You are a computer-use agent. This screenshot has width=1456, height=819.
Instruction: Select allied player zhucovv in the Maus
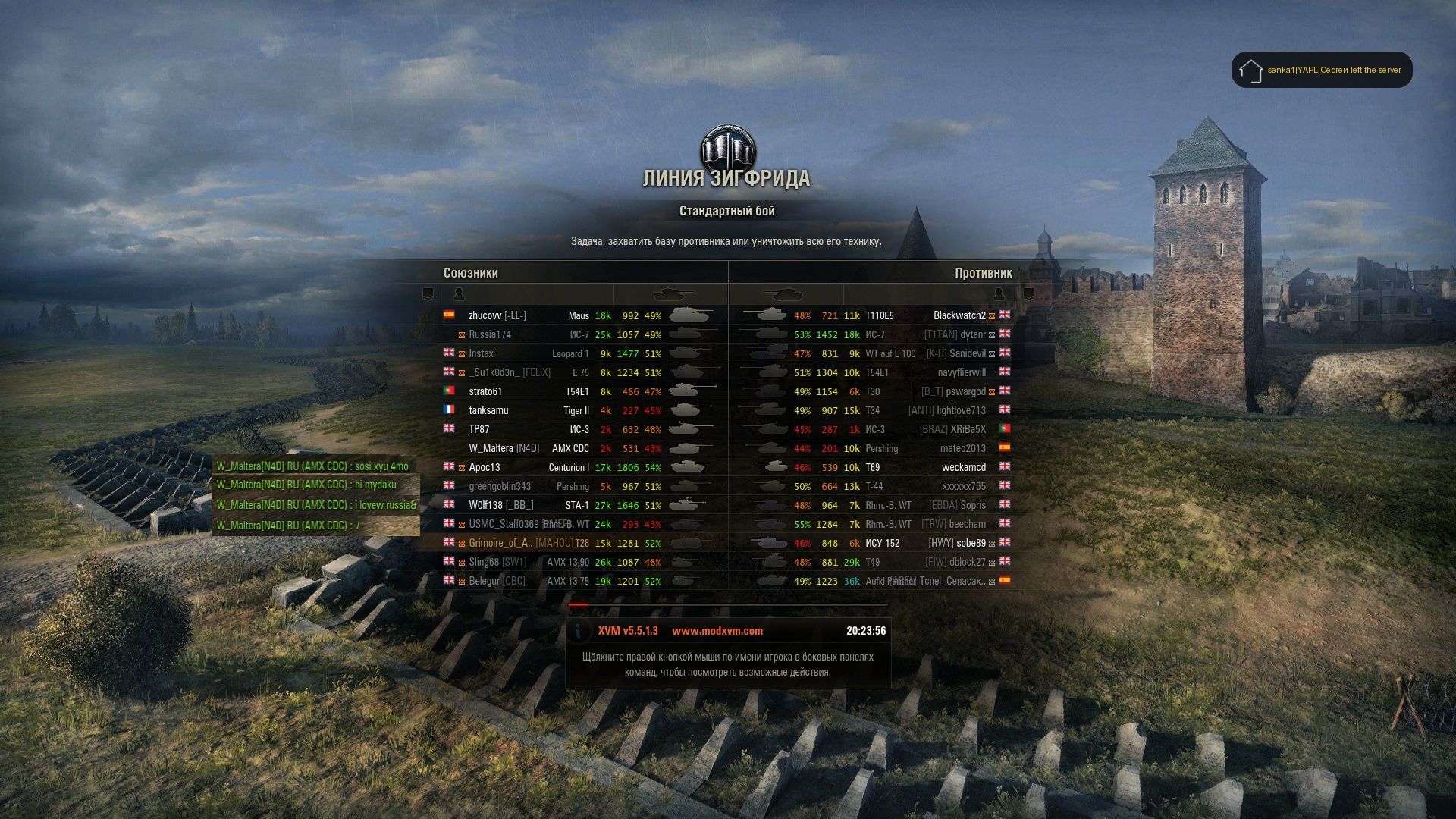pos(485,315)
